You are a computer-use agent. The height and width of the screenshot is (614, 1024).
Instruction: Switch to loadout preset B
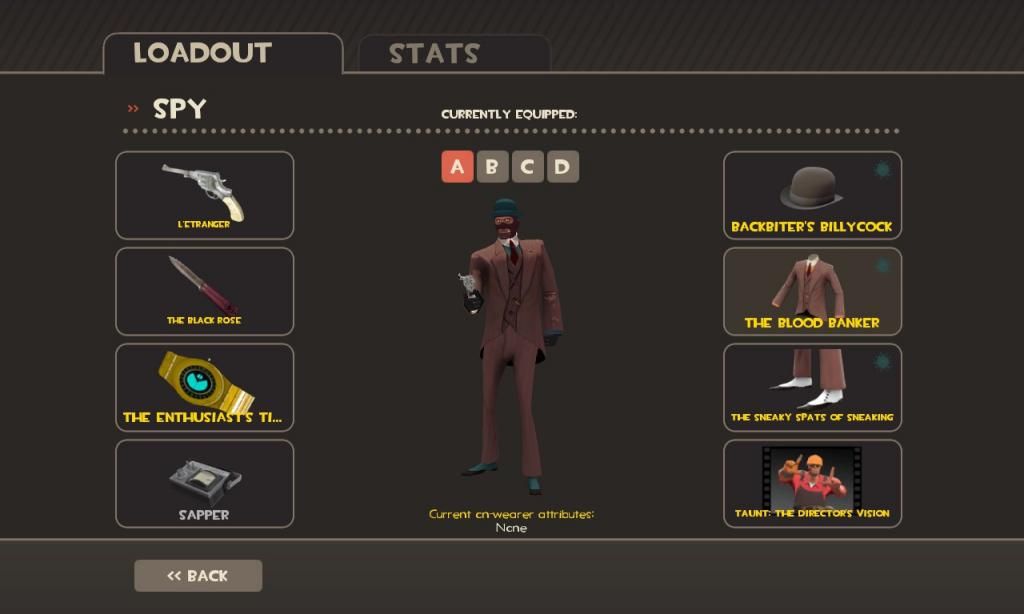tap(492, 167)
